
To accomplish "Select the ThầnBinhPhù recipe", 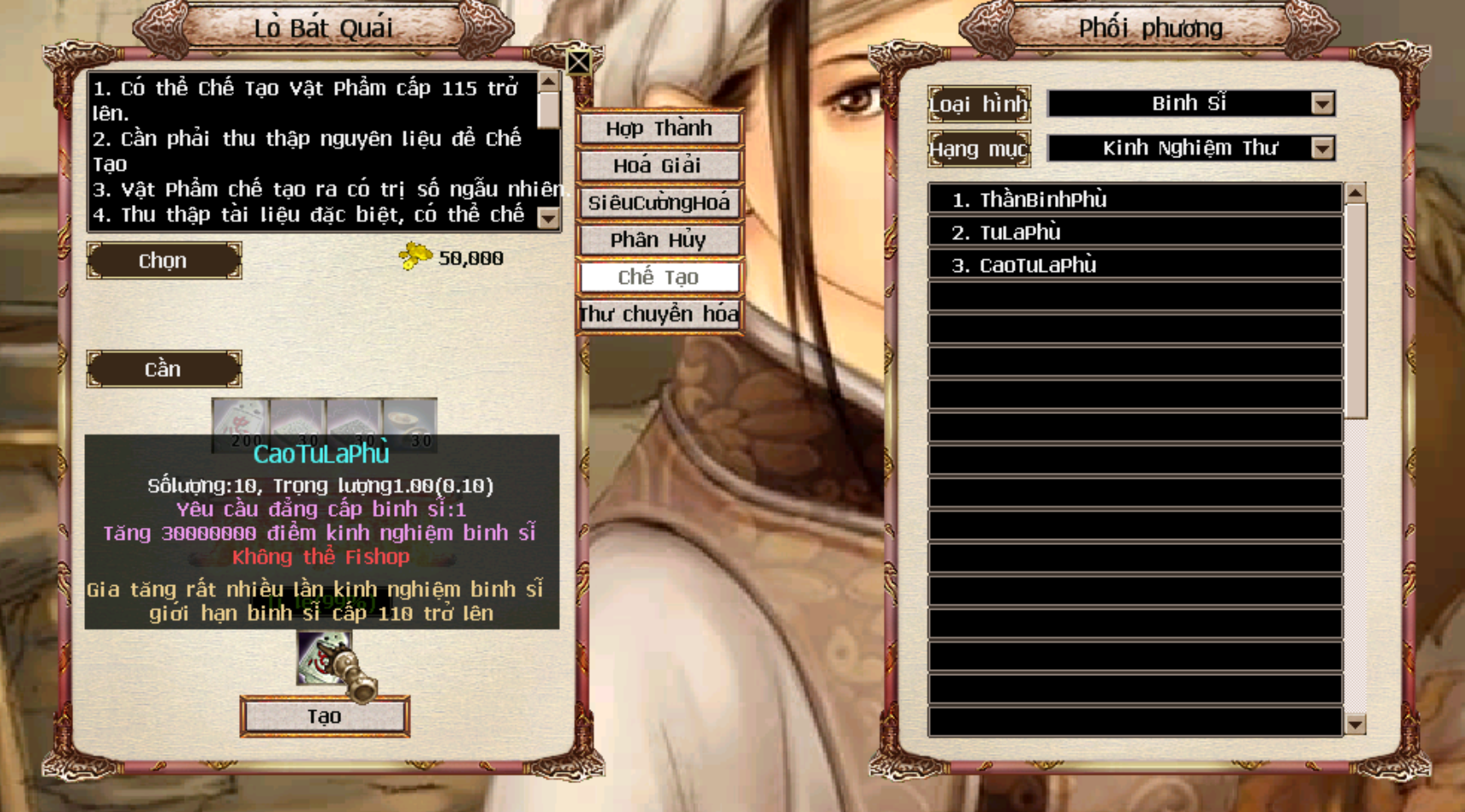I will [1135, 199].
